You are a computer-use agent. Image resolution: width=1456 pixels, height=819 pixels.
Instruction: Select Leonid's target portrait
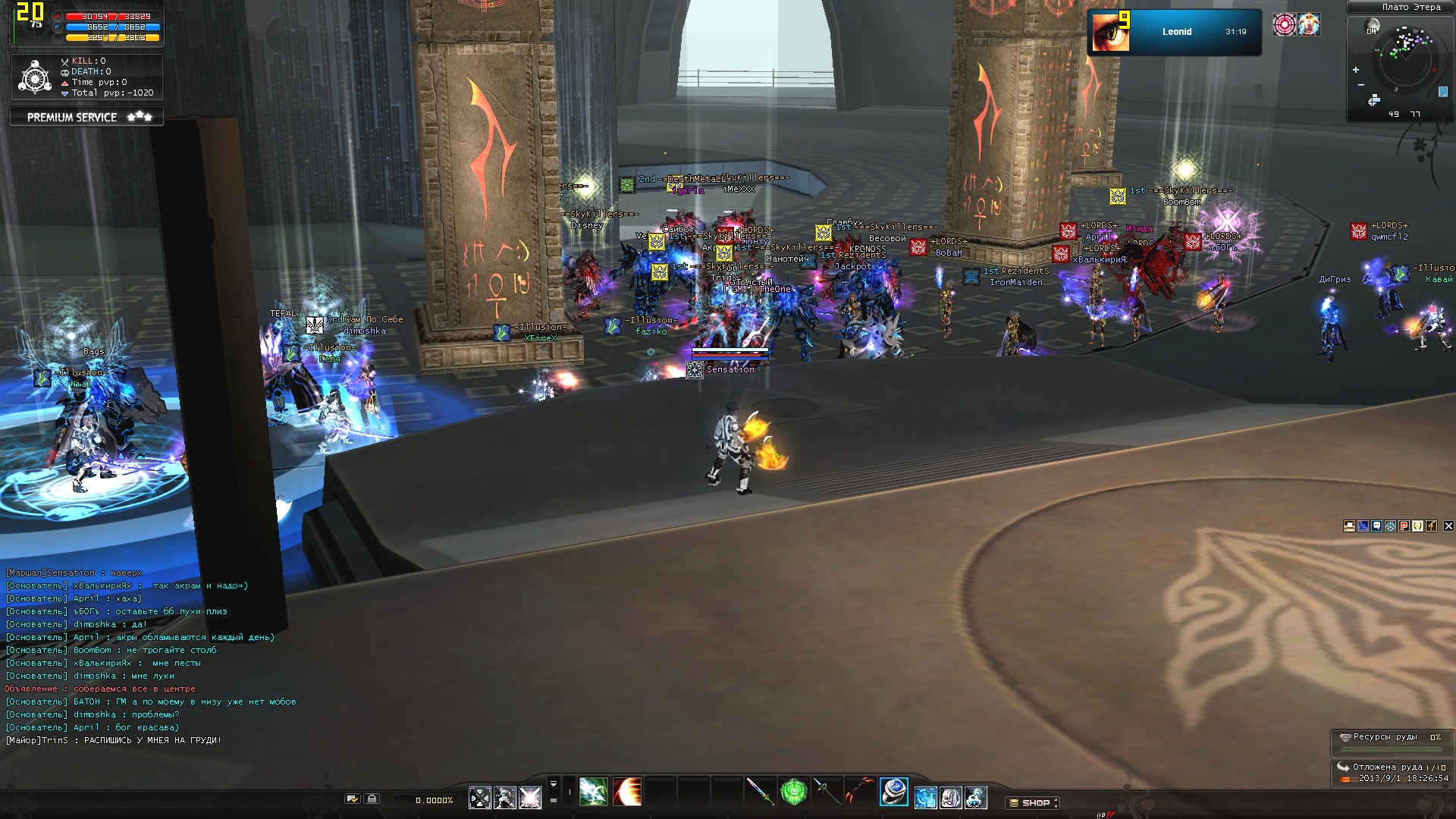coord(1111,32)
